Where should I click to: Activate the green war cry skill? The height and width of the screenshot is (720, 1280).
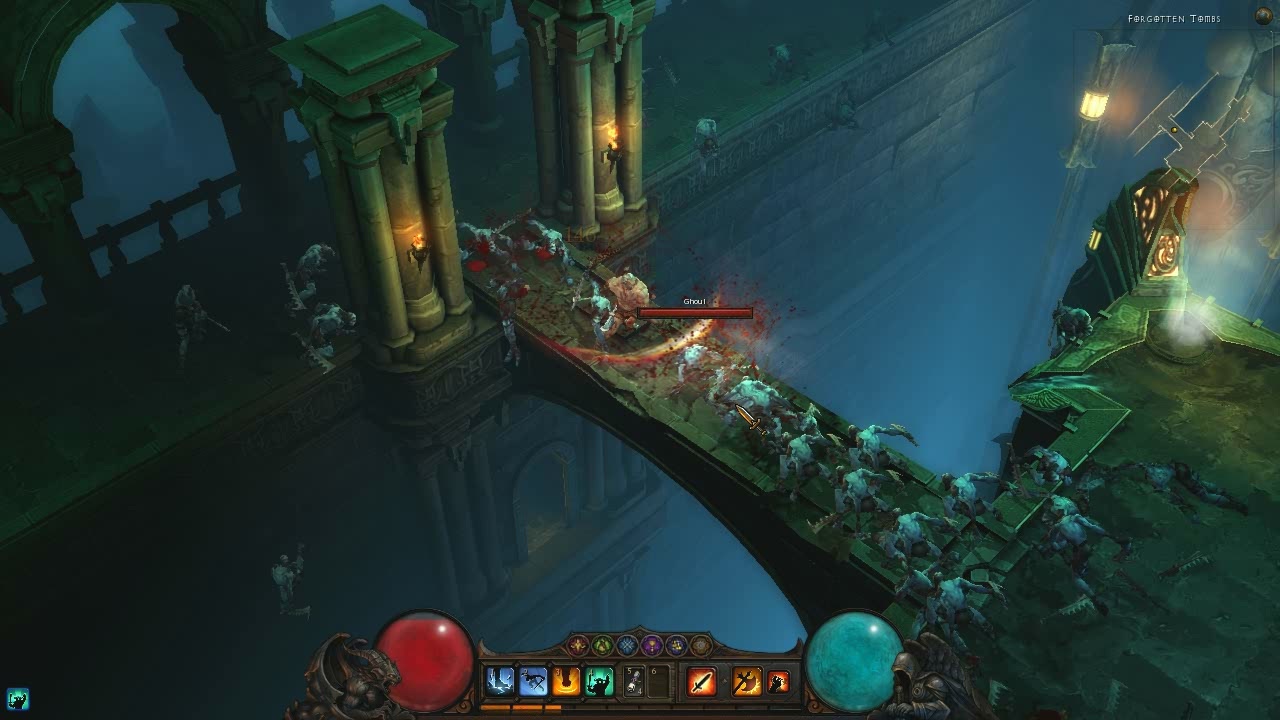point(599,682)
